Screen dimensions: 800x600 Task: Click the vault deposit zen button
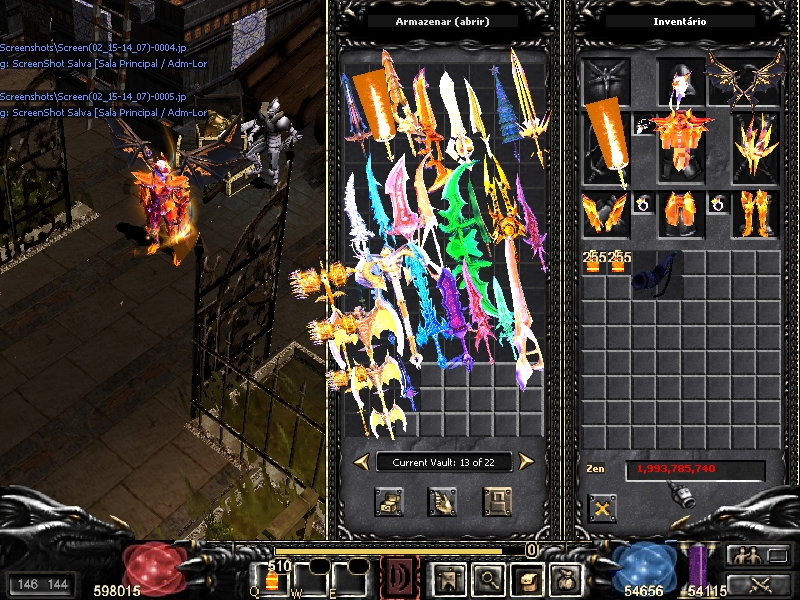tap(389, 501)
